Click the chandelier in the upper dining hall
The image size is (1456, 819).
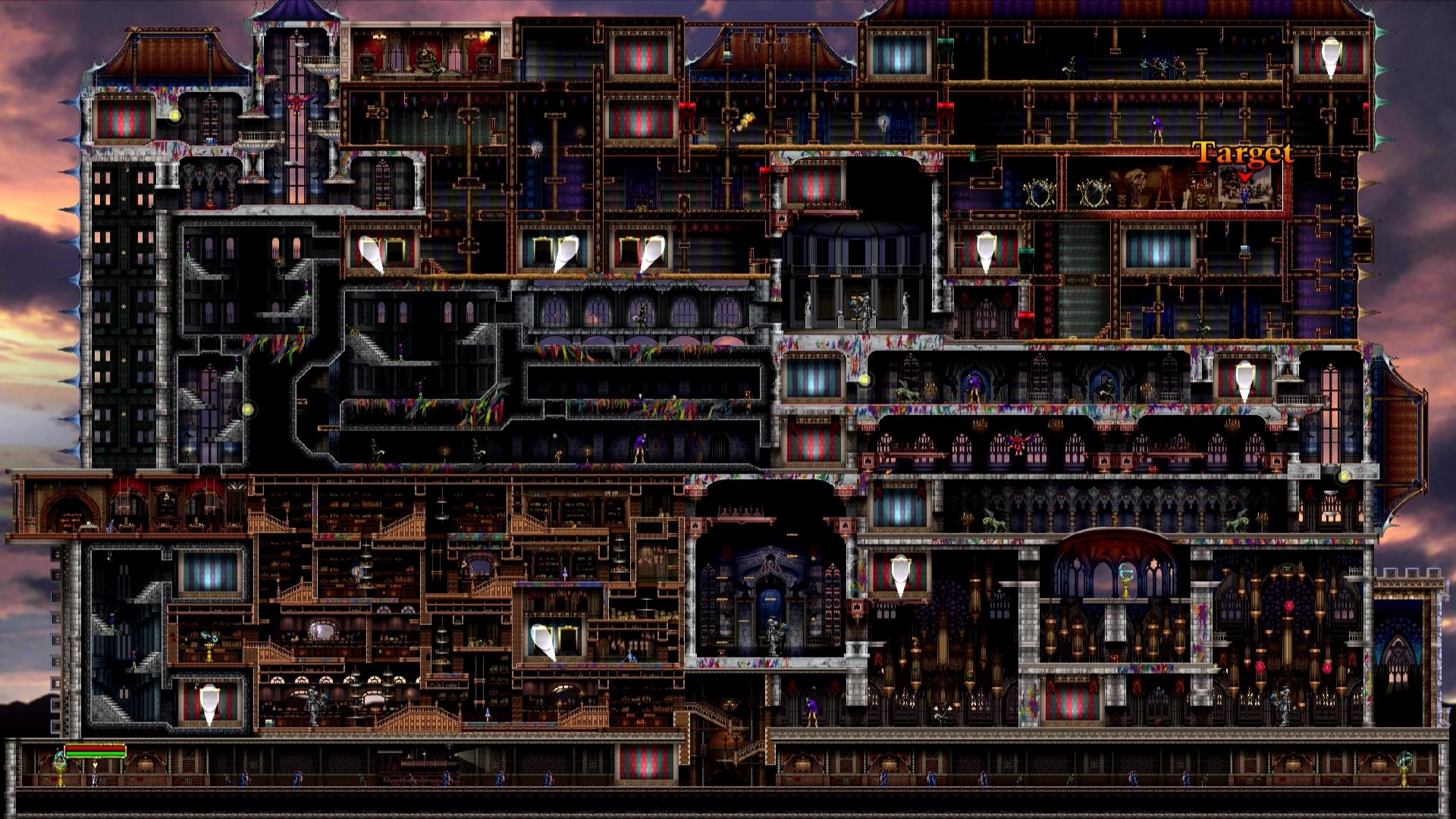pos(378,37)
